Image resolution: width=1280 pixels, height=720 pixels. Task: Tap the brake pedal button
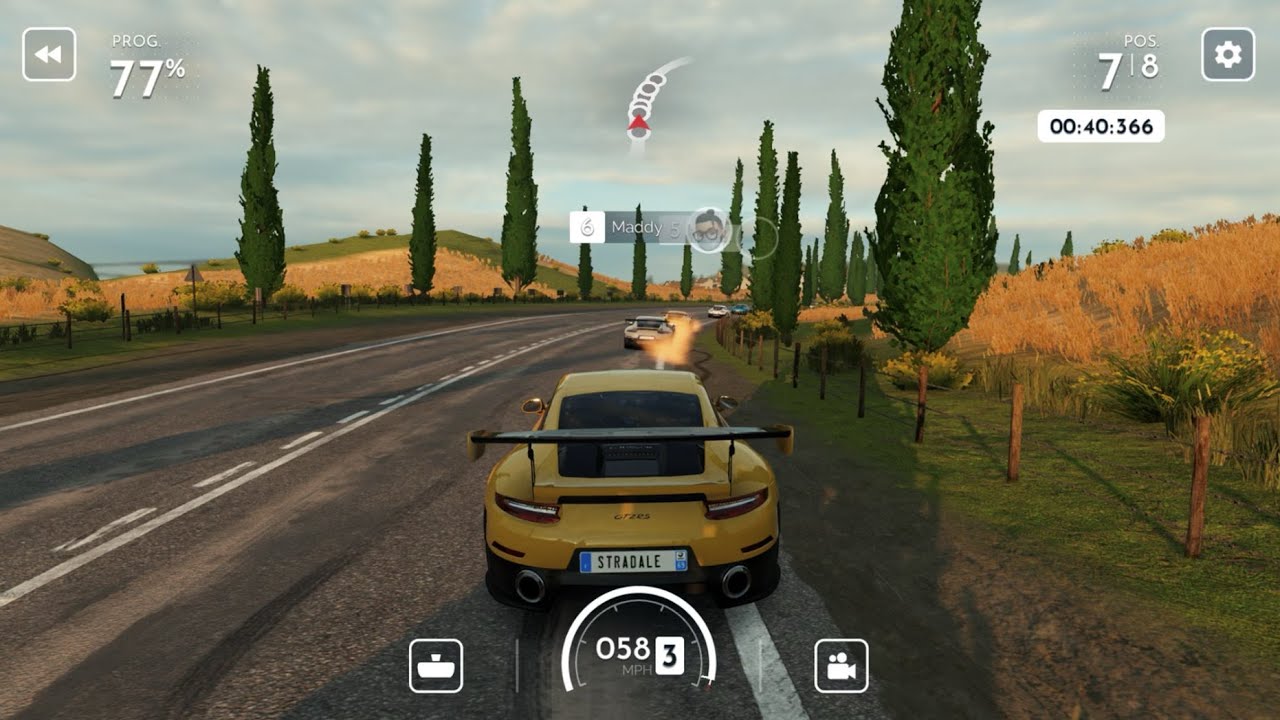[436, 666]
